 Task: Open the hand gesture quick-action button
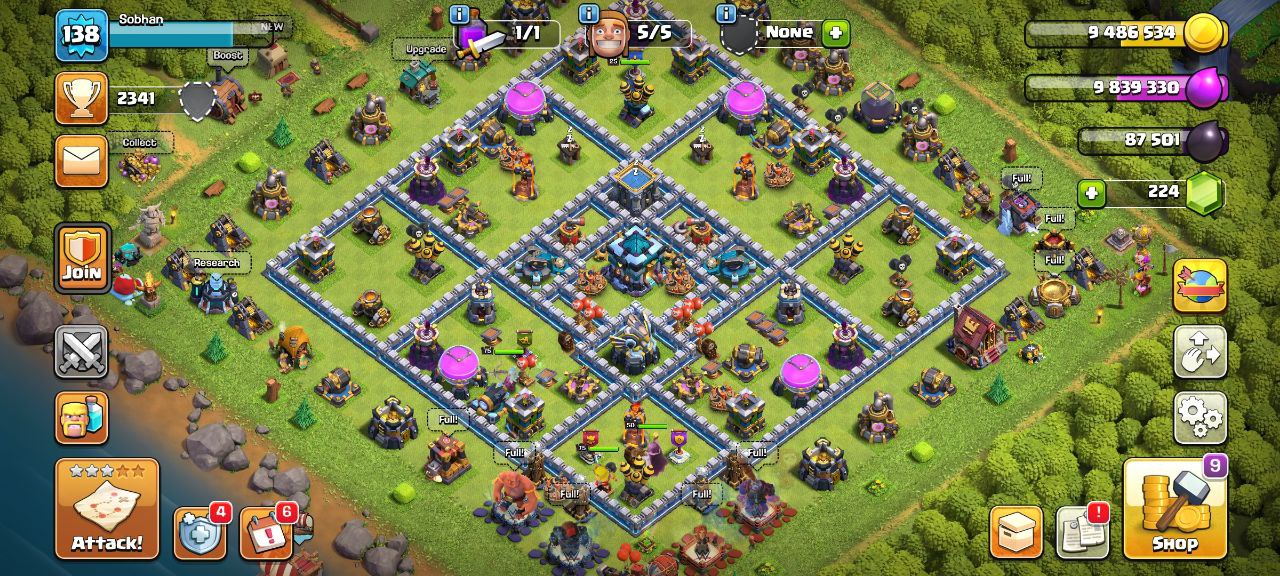point(1200,352)
